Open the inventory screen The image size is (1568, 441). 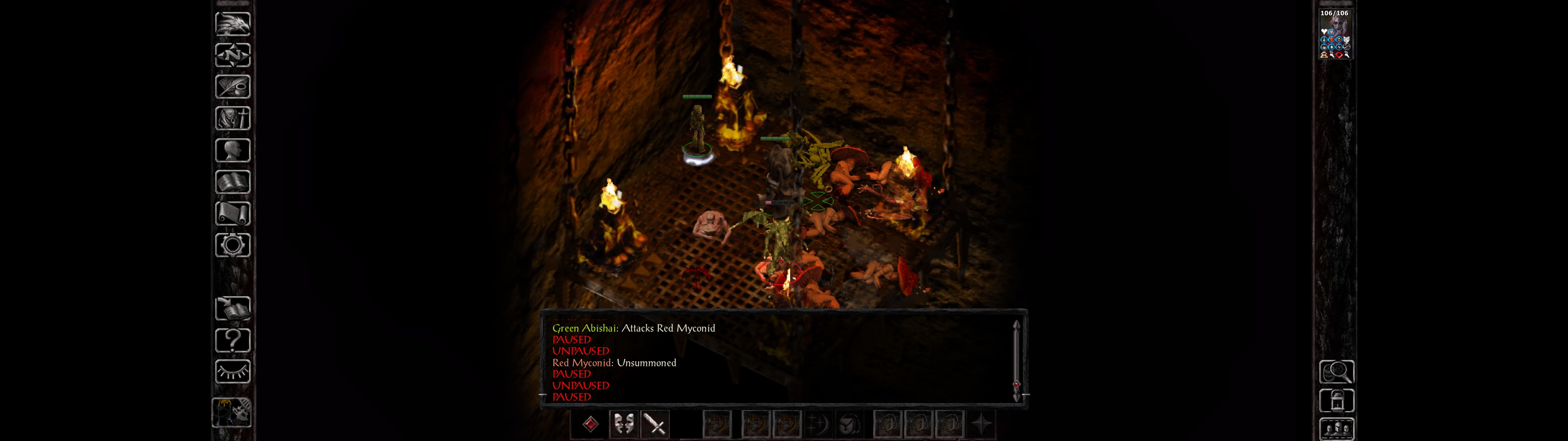(232, 118)
